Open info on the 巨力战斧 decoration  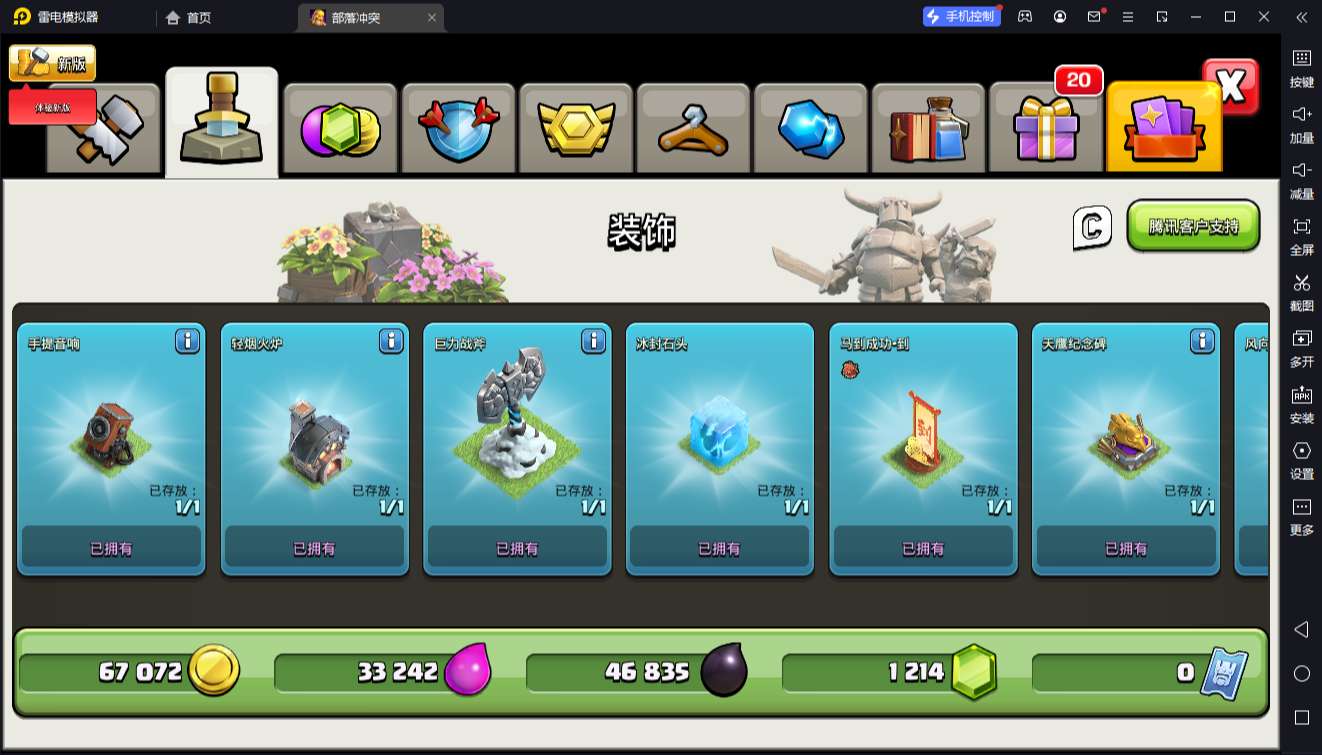click(x=593, y=342)
